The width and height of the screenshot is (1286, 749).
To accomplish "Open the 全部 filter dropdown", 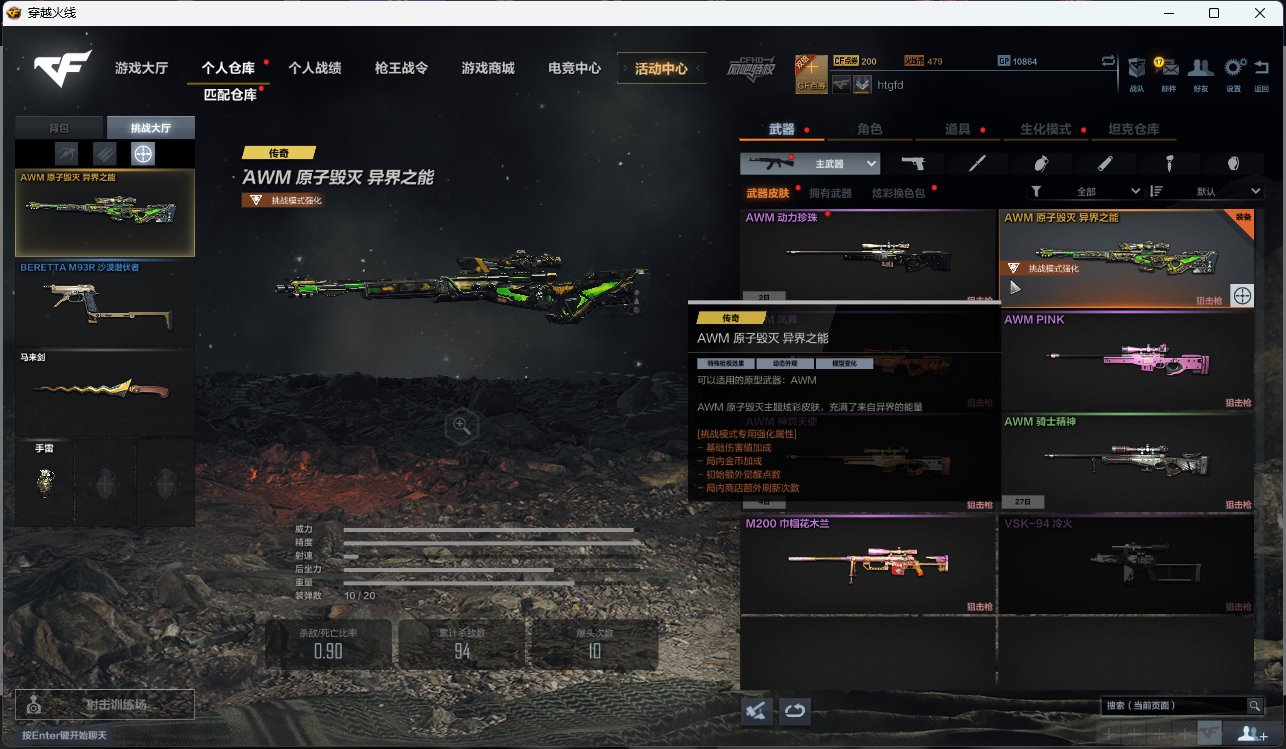I will pyautogui.click(x=1105, y=190).
